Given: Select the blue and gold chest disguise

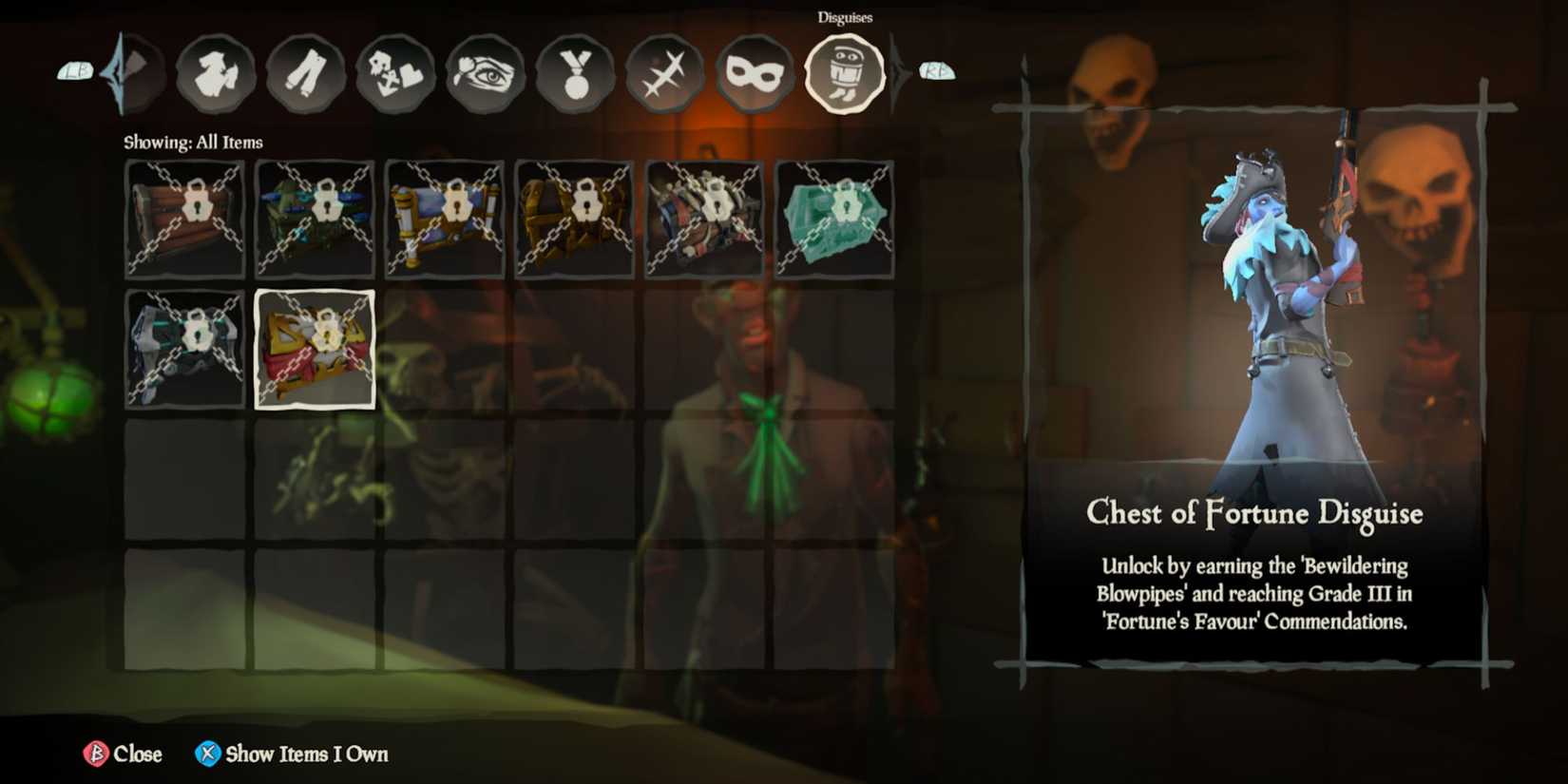Looking at the screenshot, I should [x=445, y=220].
